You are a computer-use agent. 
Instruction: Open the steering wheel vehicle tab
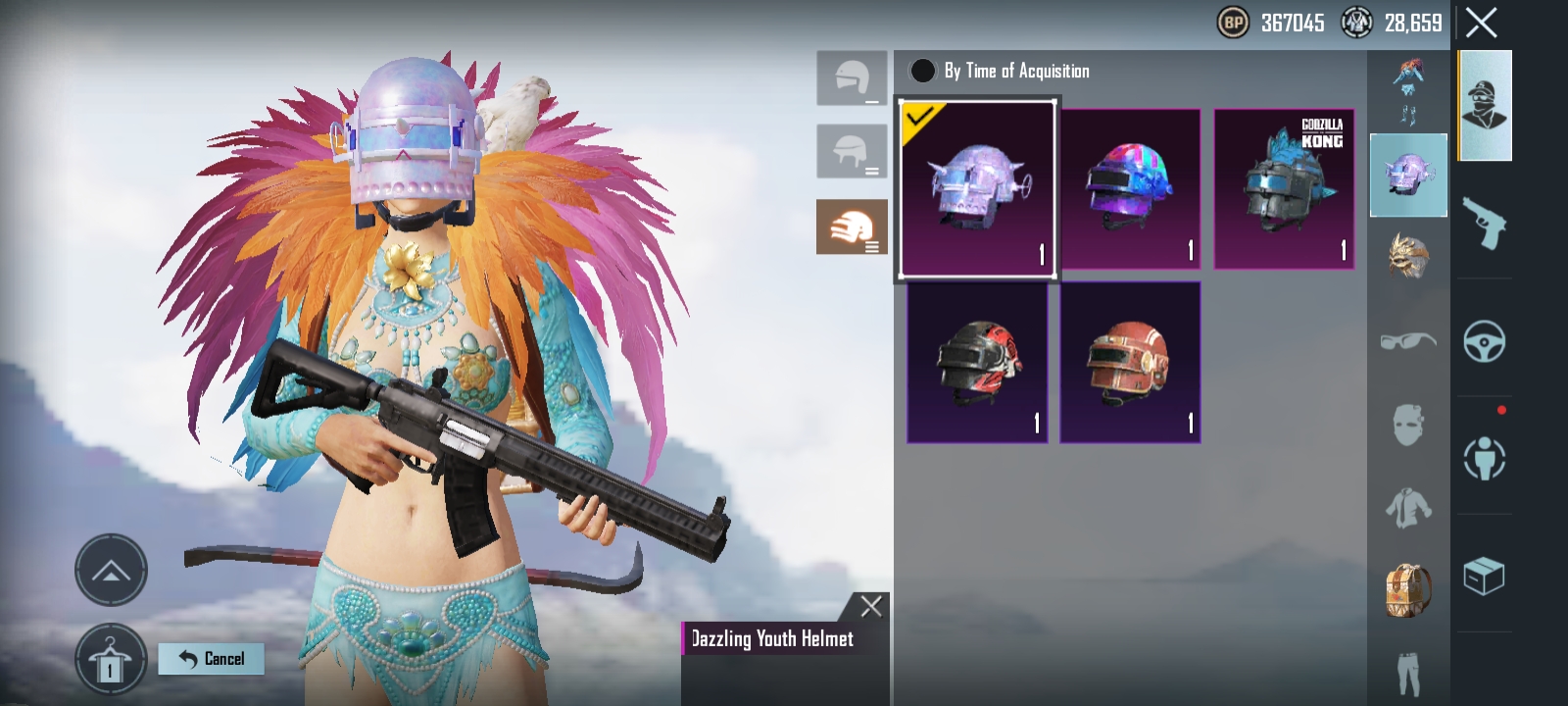coord(1484,341)
